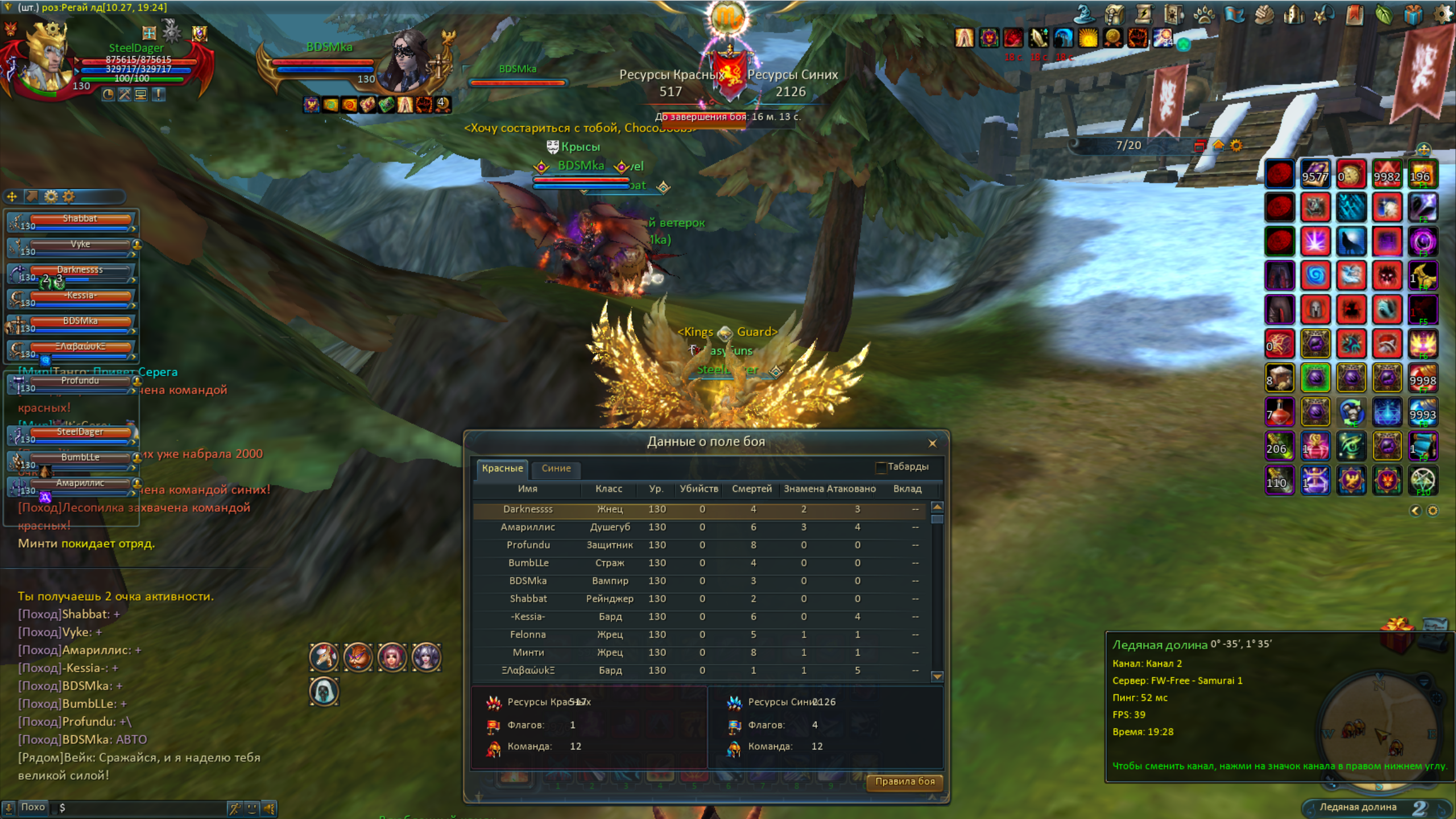Sort scoreboard by Смертей column
This screenshot has width=1456, height=819.
751,489
